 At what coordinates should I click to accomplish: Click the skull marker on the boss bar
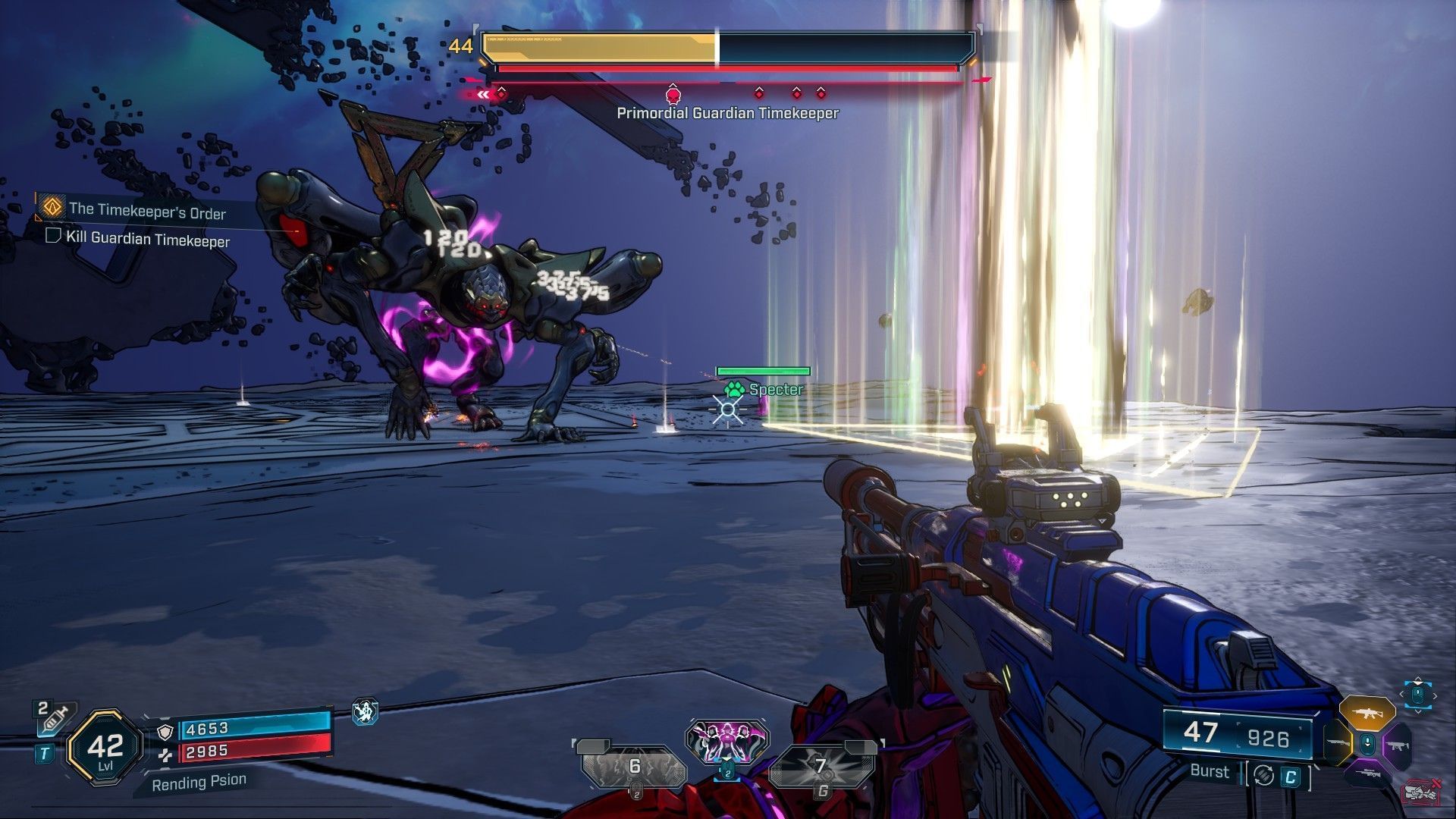point(672,94)
